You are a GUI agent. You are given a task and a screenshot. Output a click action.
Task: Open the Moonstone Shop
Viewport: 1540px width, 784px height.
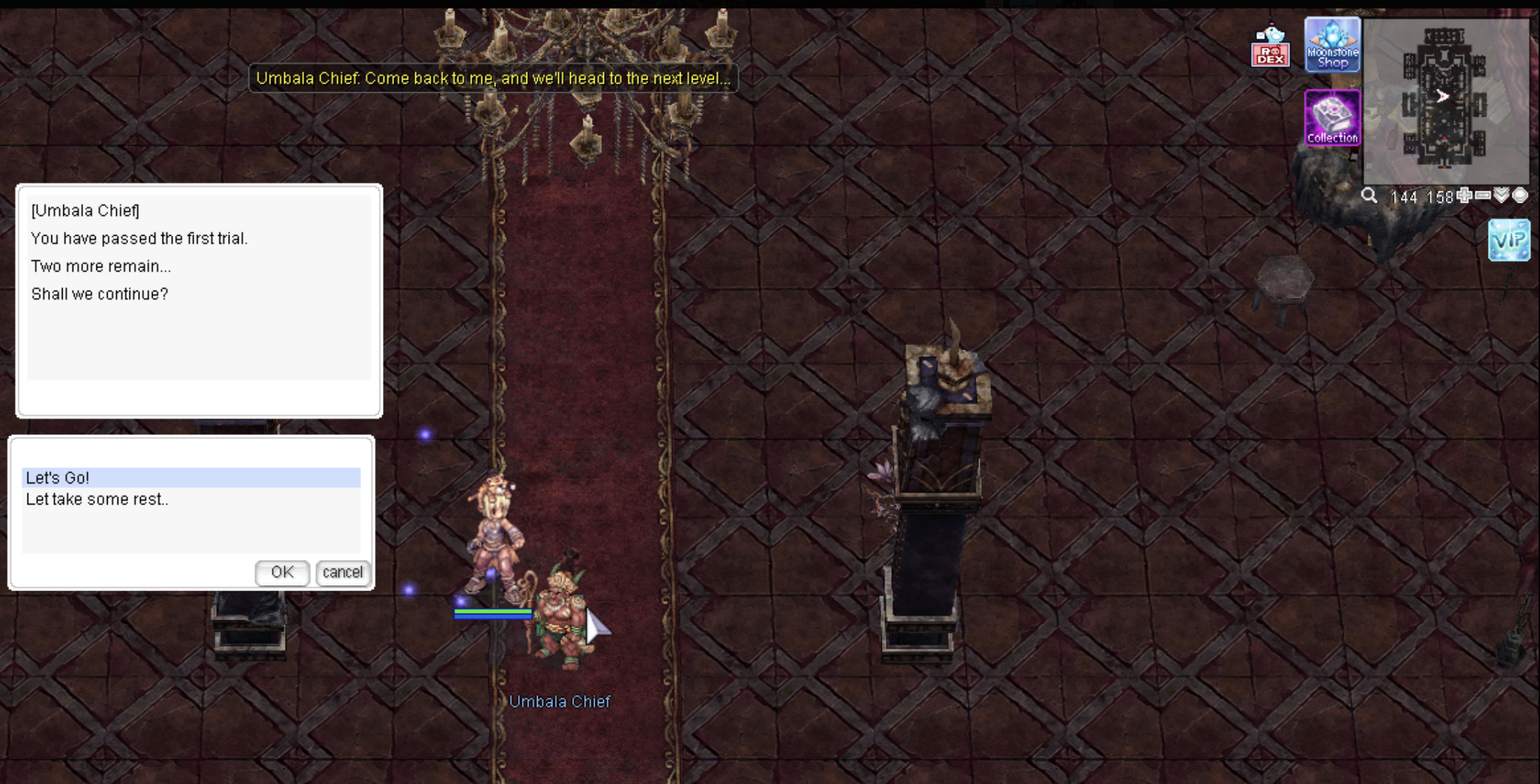pos(1332,45)
